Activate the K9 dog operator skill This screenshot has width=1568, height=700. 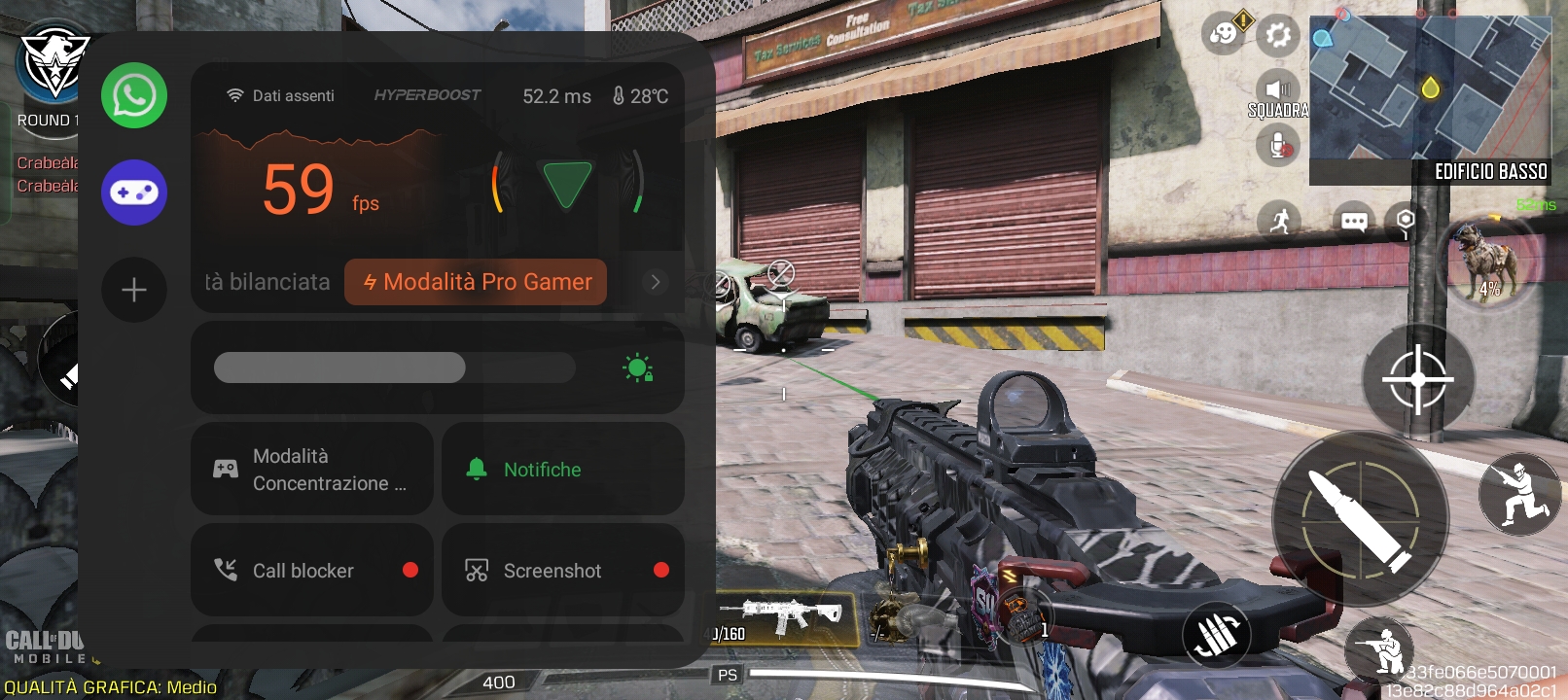tap(1488, 262)
